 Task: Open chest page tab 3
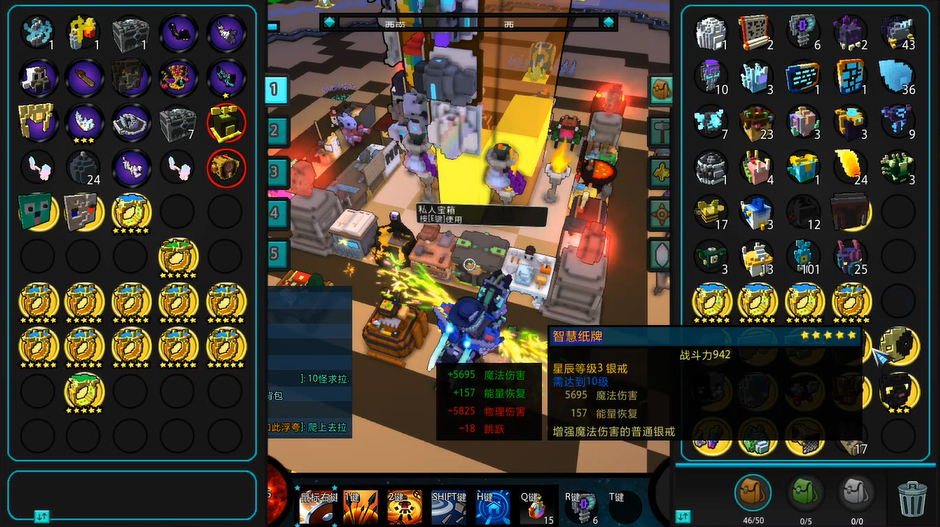click(275, 171)
